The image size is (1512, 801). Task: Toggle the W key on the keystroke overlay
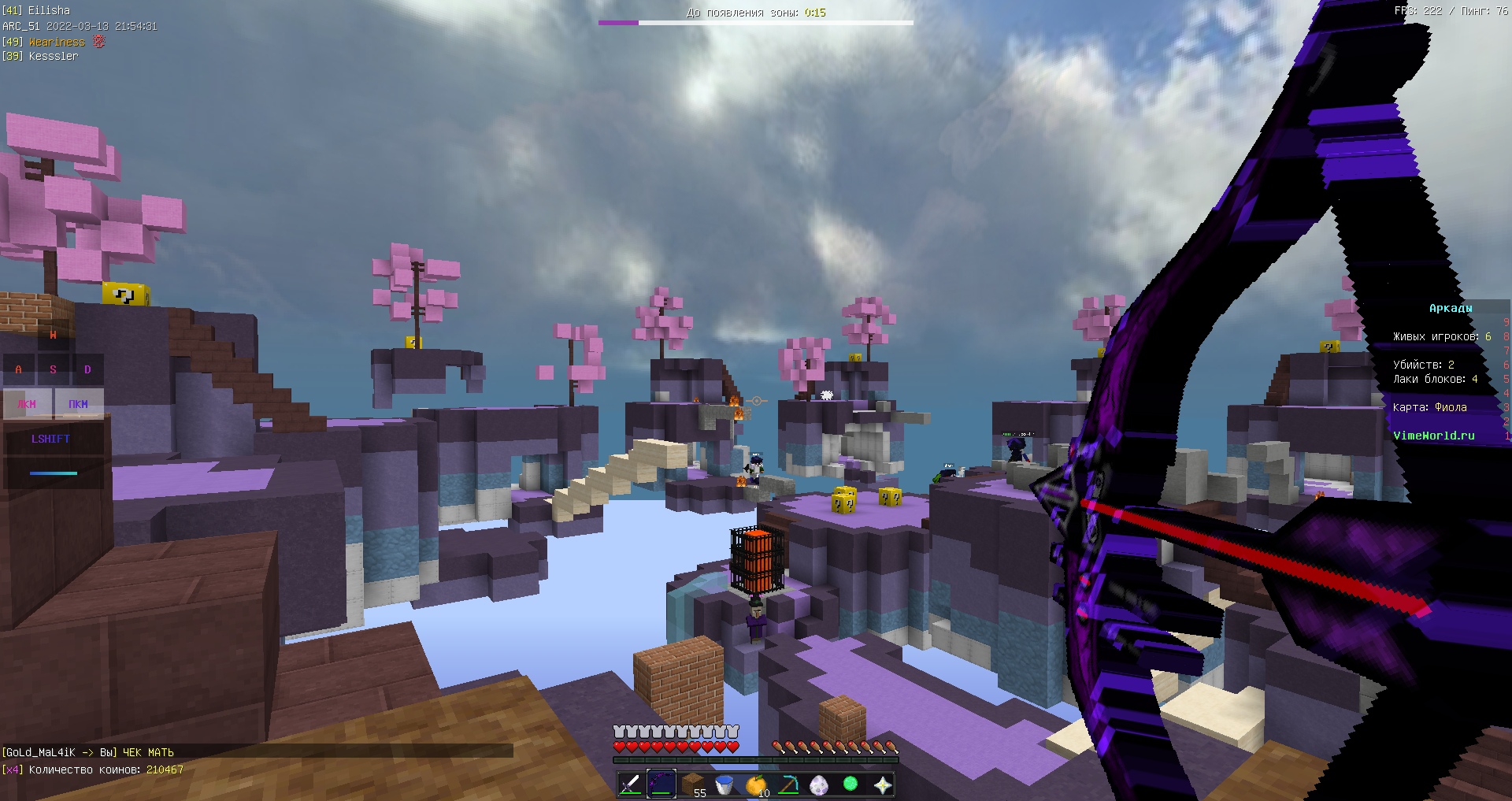tap(53, 334)
